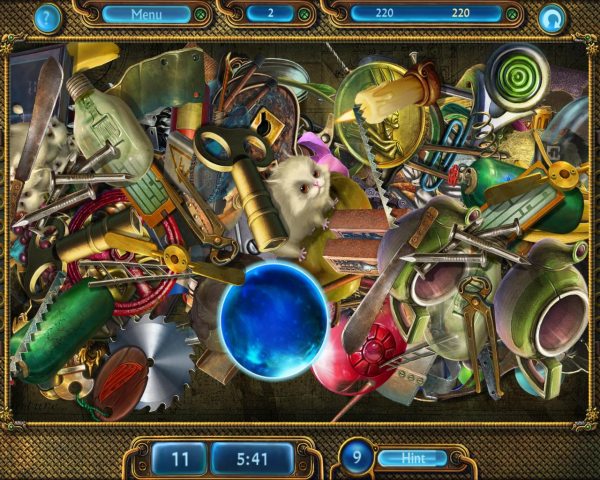Click the question mark help button
Viewport: 600px width, 480px height.
click(x=46, y=17)
